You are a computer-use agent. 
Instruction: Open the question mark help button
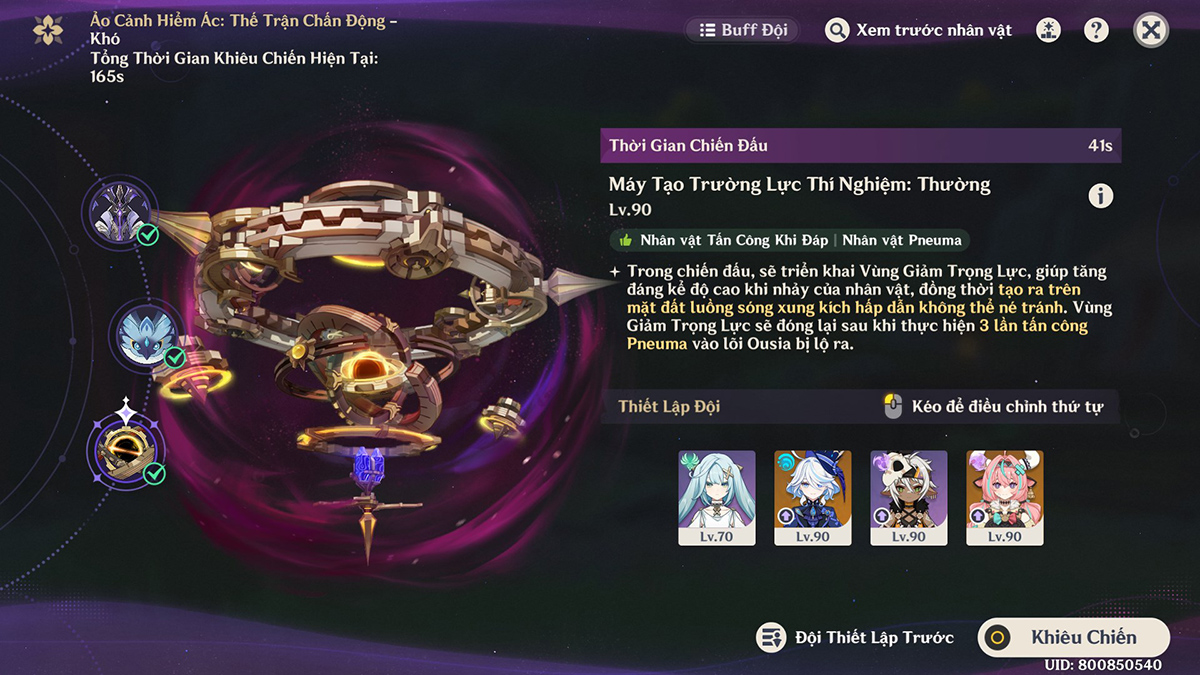[1097, 30]
